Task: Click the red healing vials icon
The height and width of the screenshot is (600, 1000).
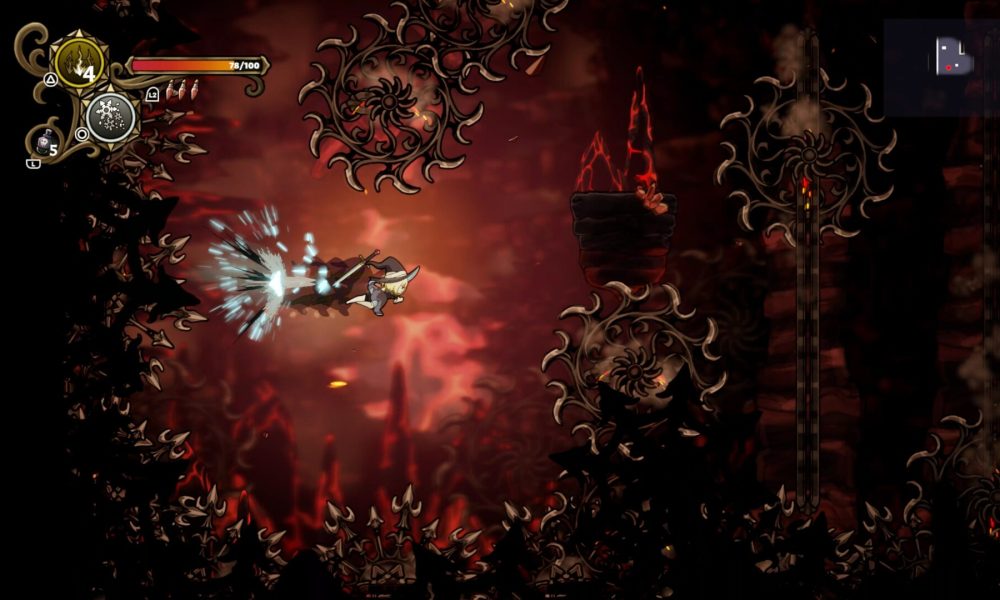Action: tap(178, 91)
